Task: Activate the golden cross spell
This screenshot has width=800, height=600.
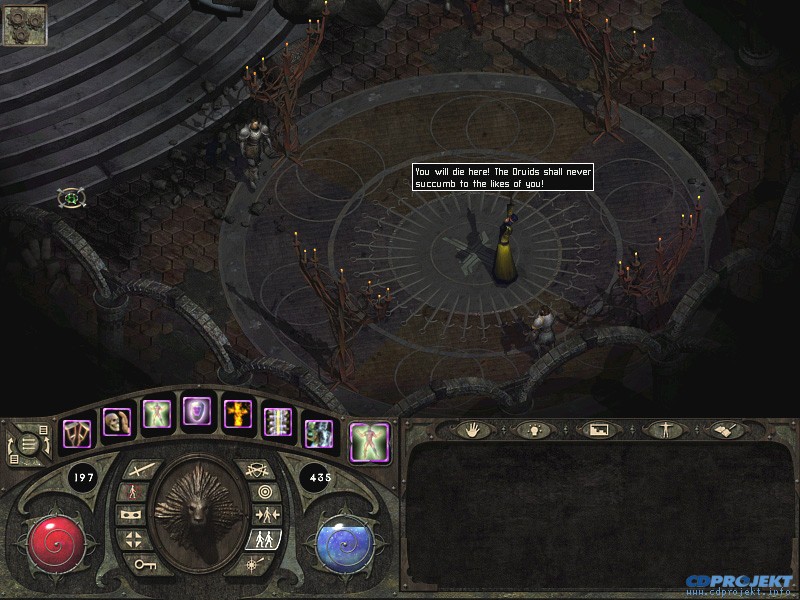Action: coord(236,414)
